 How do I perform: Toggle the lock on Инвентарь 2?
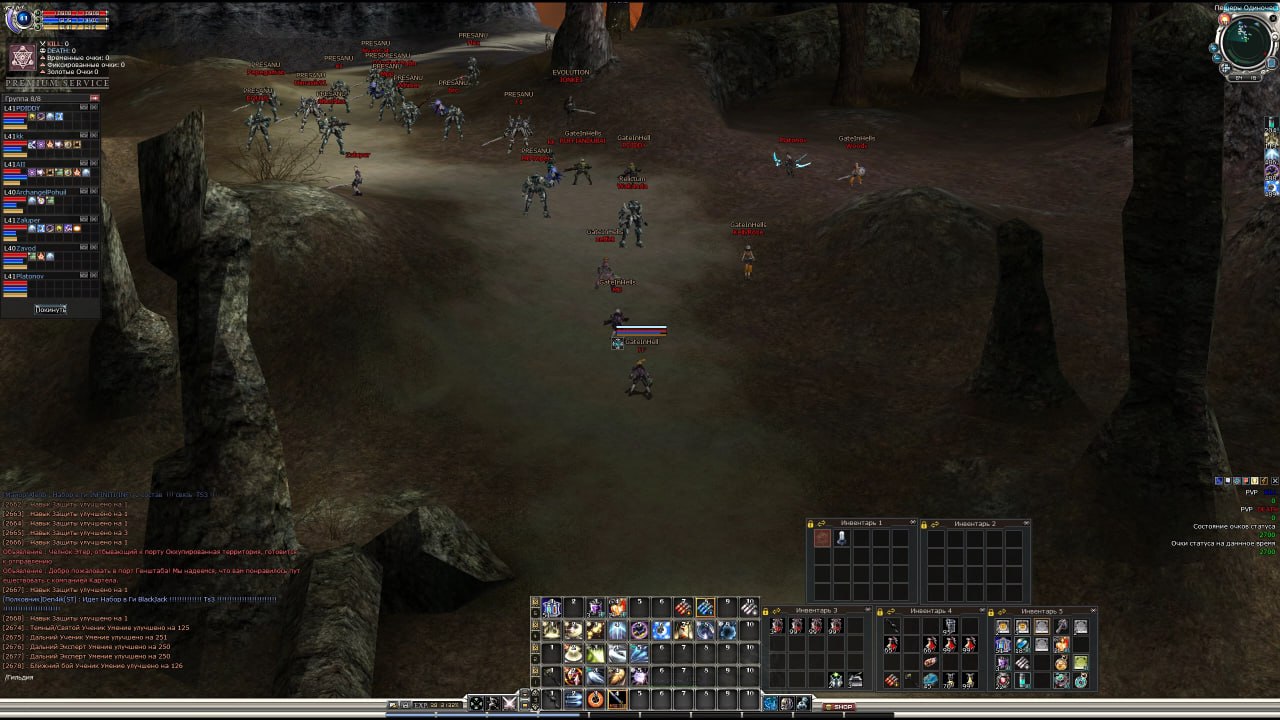tap(924, 524)
